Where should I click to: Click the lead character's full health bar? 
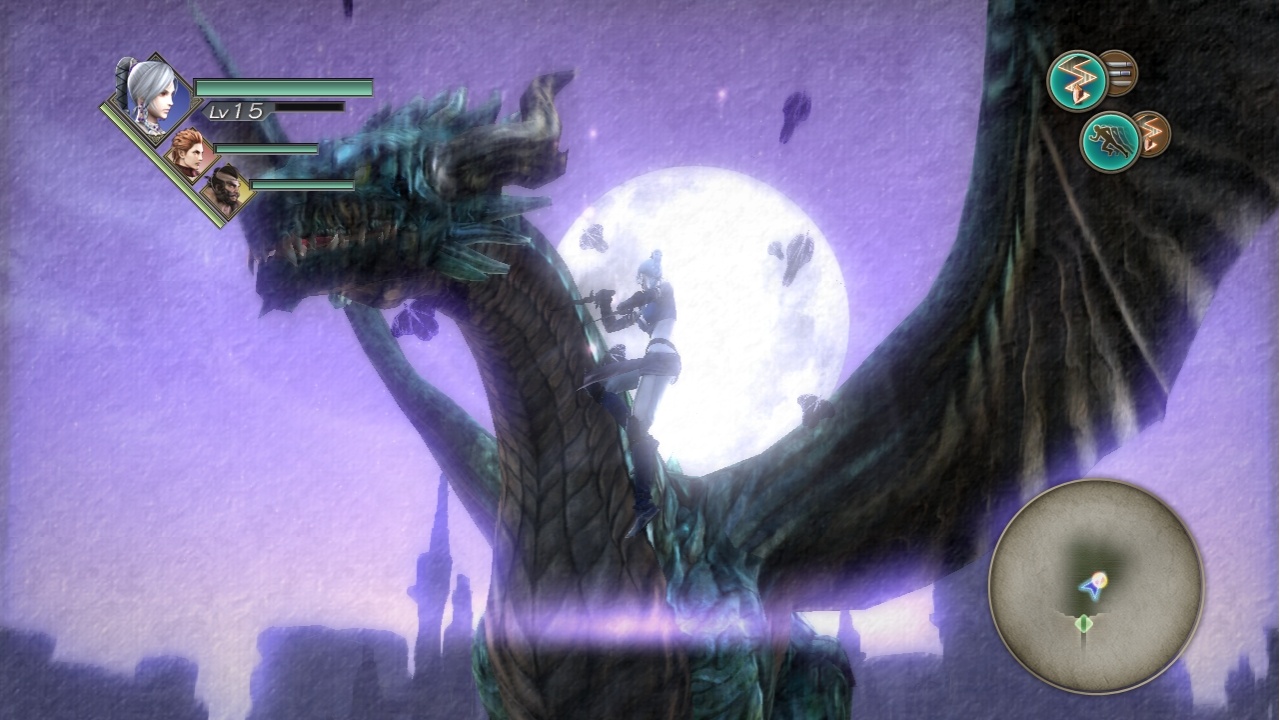(285, 89)
